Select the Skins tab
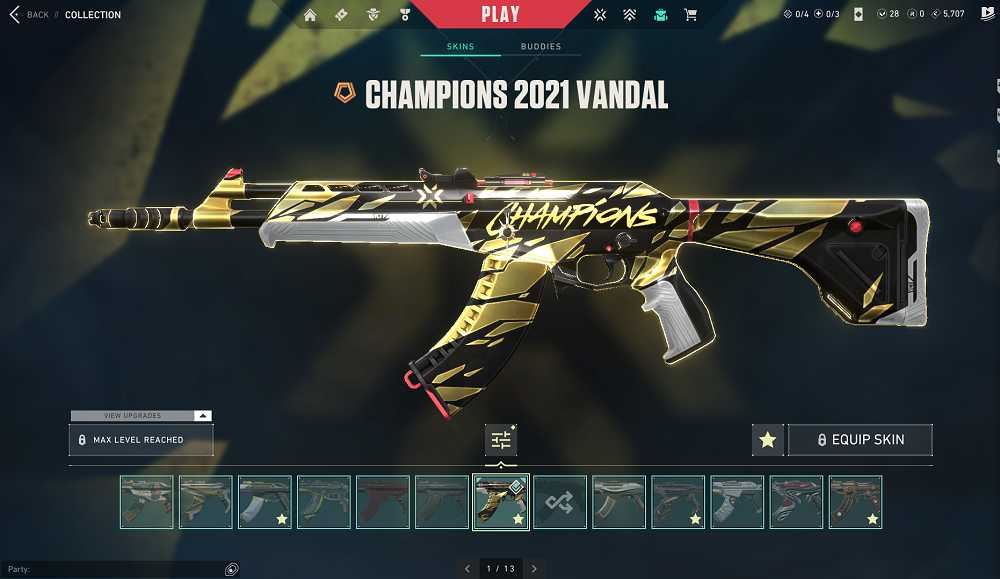Image resolution: width=1000 pixels, height=579 pixels. [460, 47]
